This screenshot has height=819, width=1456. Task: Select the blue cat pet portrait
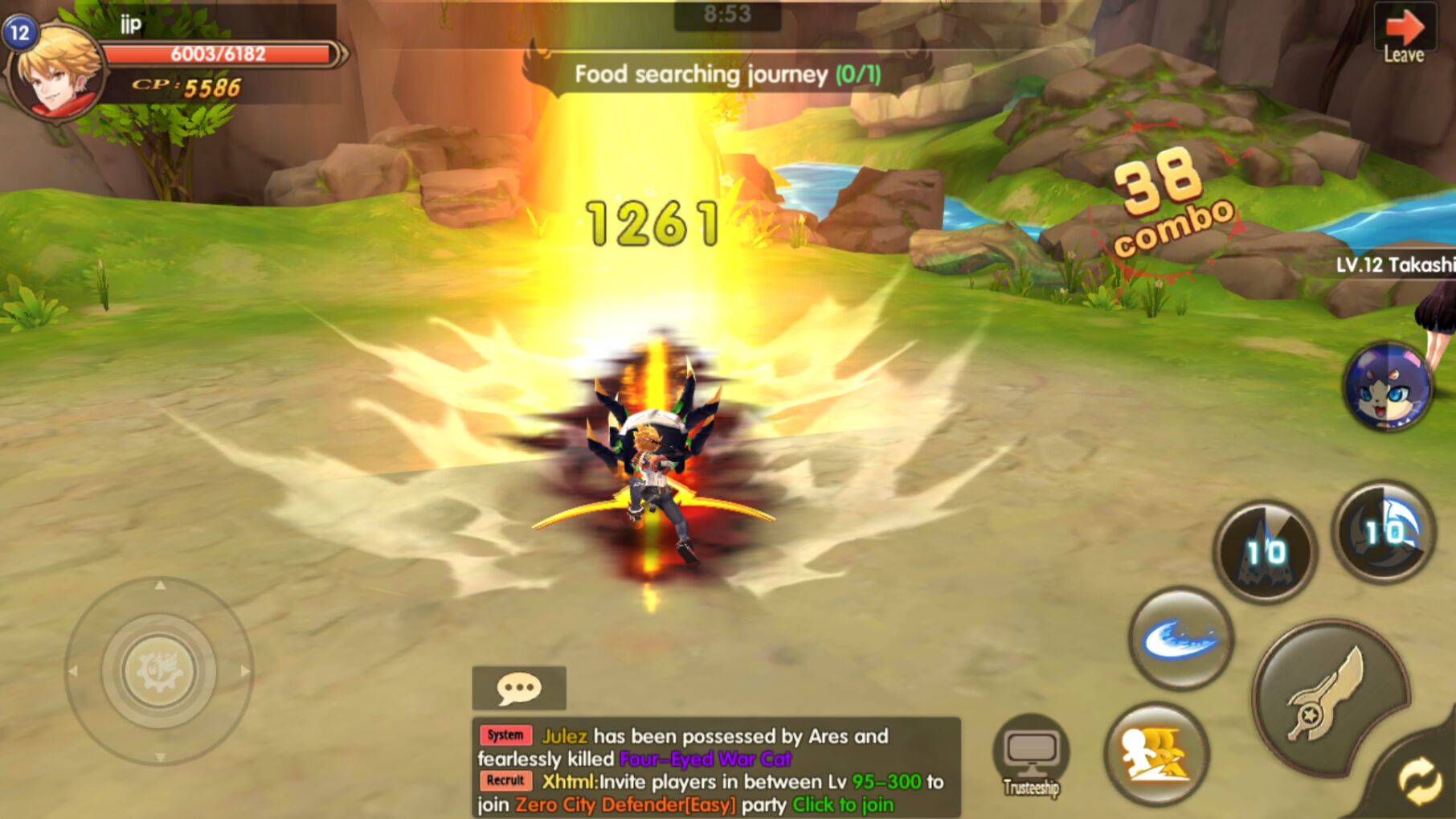pos(1386,387)
